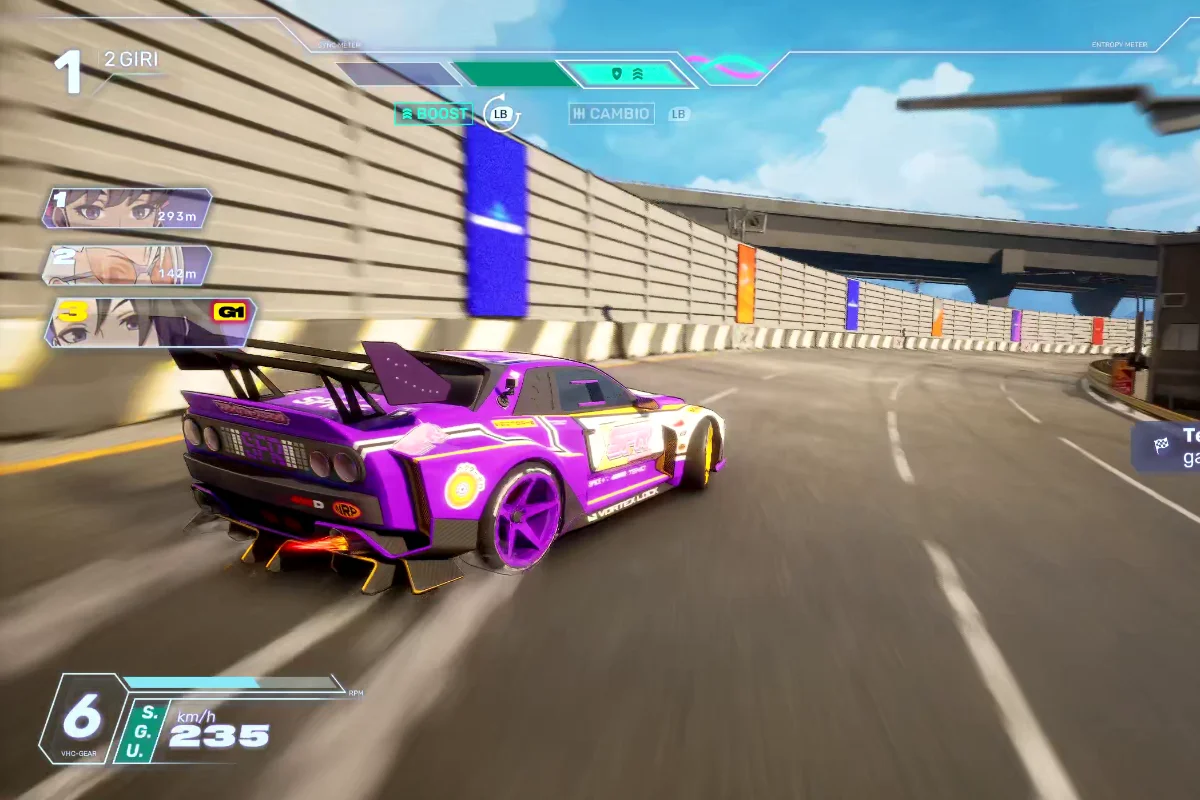Select the third-place racer tagged G1
Screen dimensions: 1200x800
[x=150, y=322]
